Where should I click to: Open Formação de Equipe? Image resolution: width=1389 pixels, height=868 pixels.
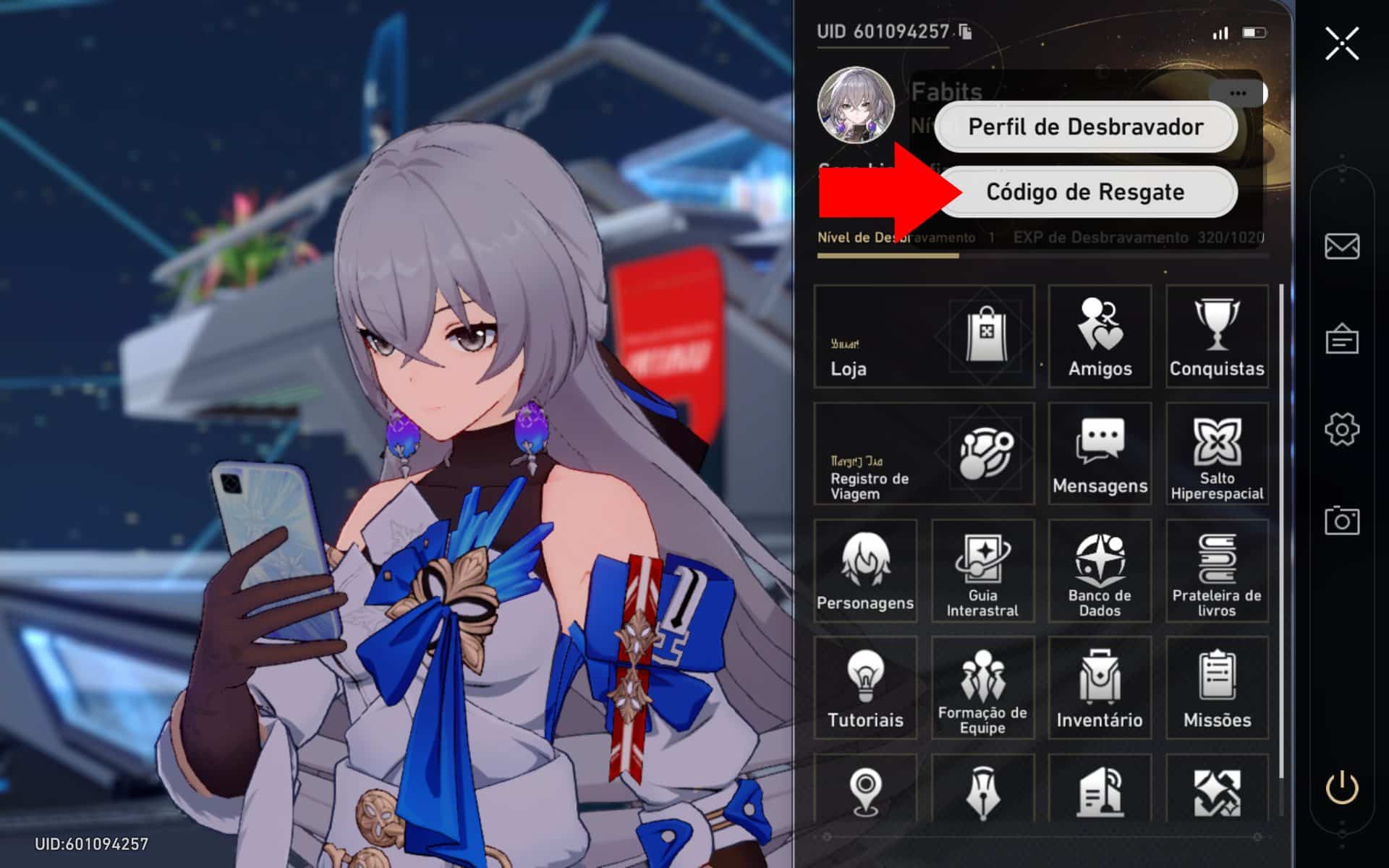(982, 688)
